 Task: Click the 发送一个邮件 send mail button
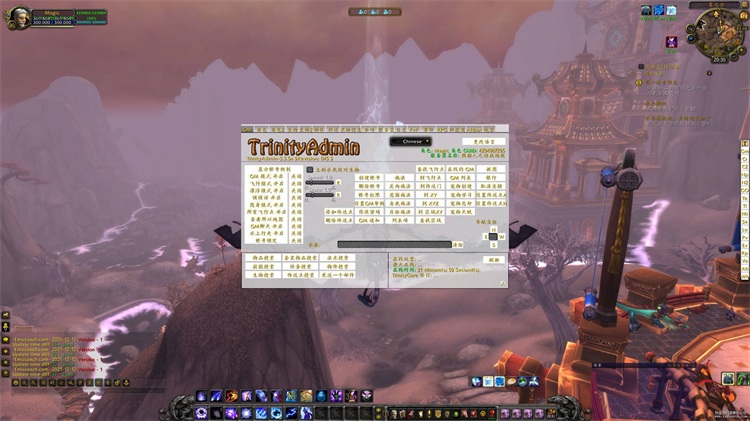pyautogui.click(x=339, y=275)
